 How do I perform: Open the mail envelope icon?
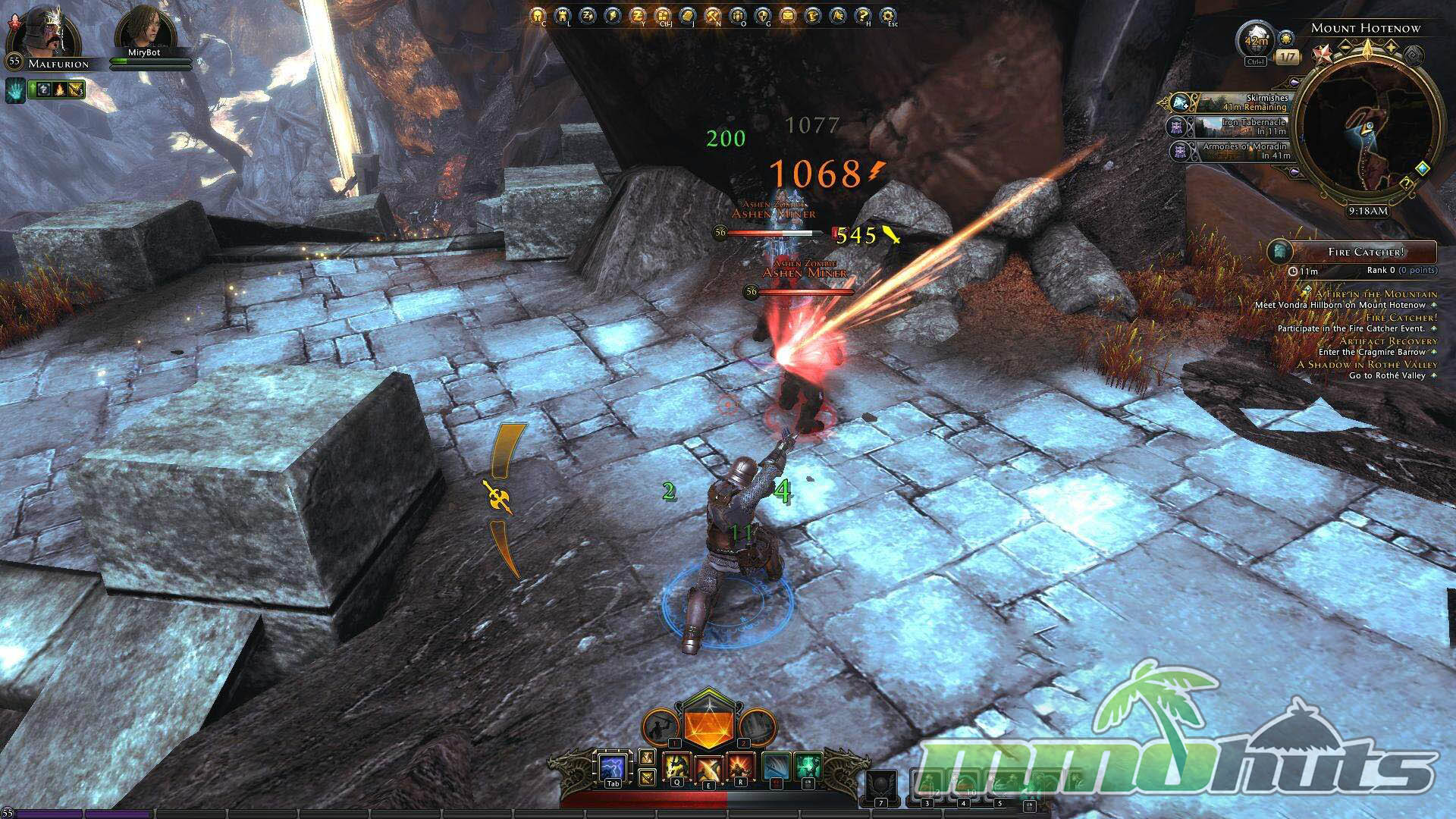[788, 15]
